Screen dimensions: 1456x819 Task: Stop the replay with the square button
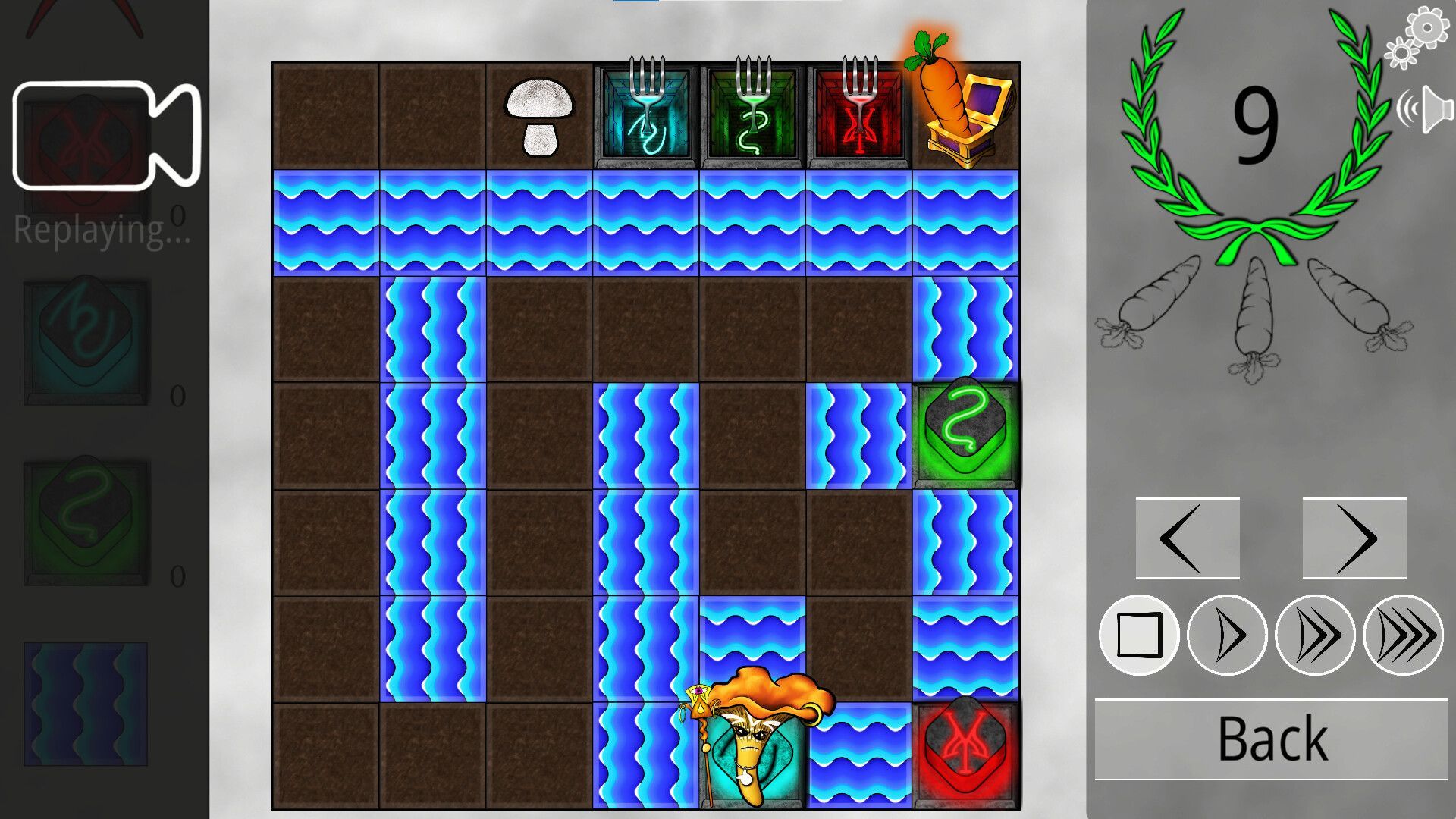click(x=1138, y=635)
